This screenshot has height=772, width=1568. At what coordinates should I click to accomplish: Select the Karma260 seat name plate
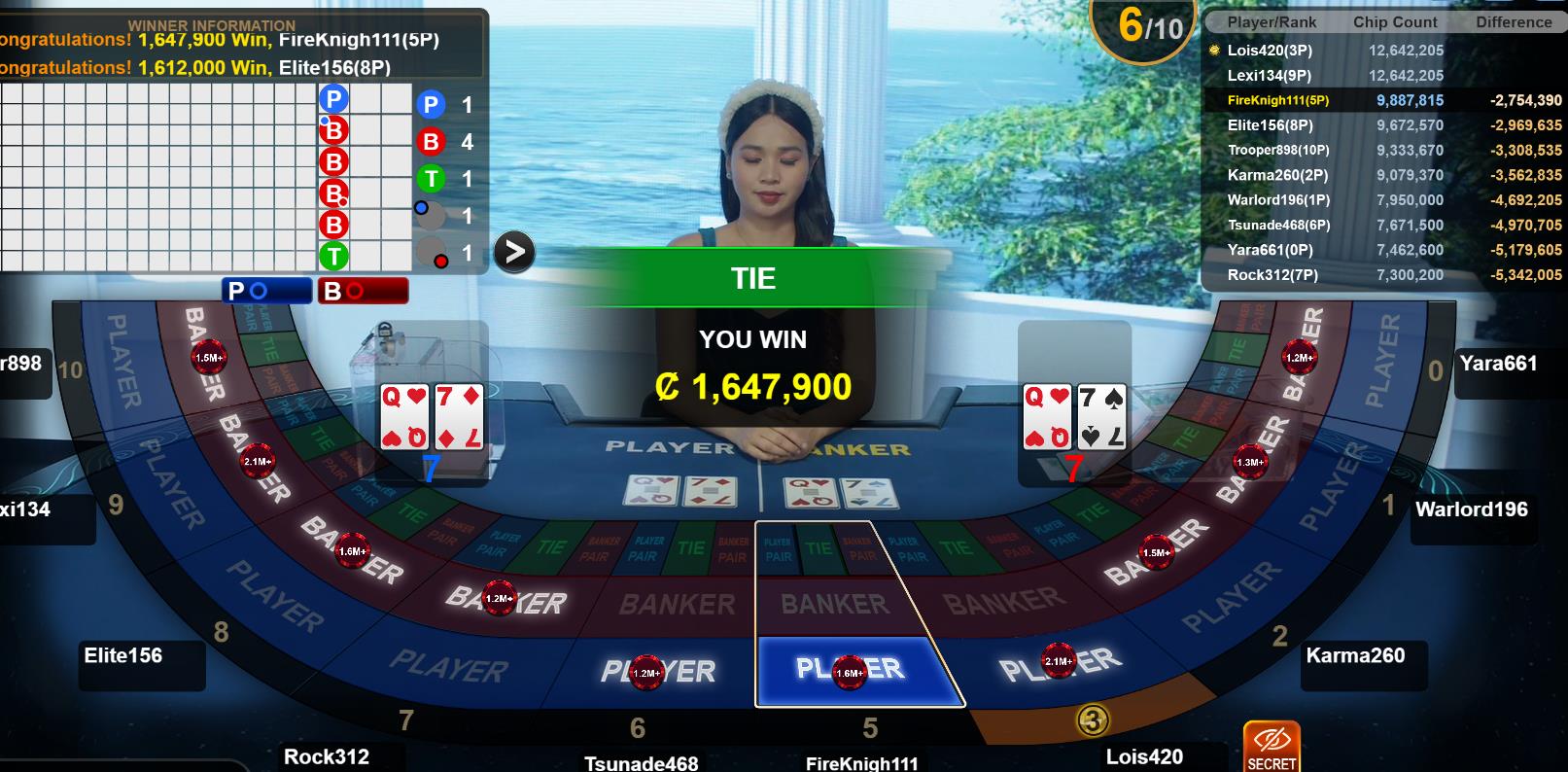click(x=1355, y=656)
